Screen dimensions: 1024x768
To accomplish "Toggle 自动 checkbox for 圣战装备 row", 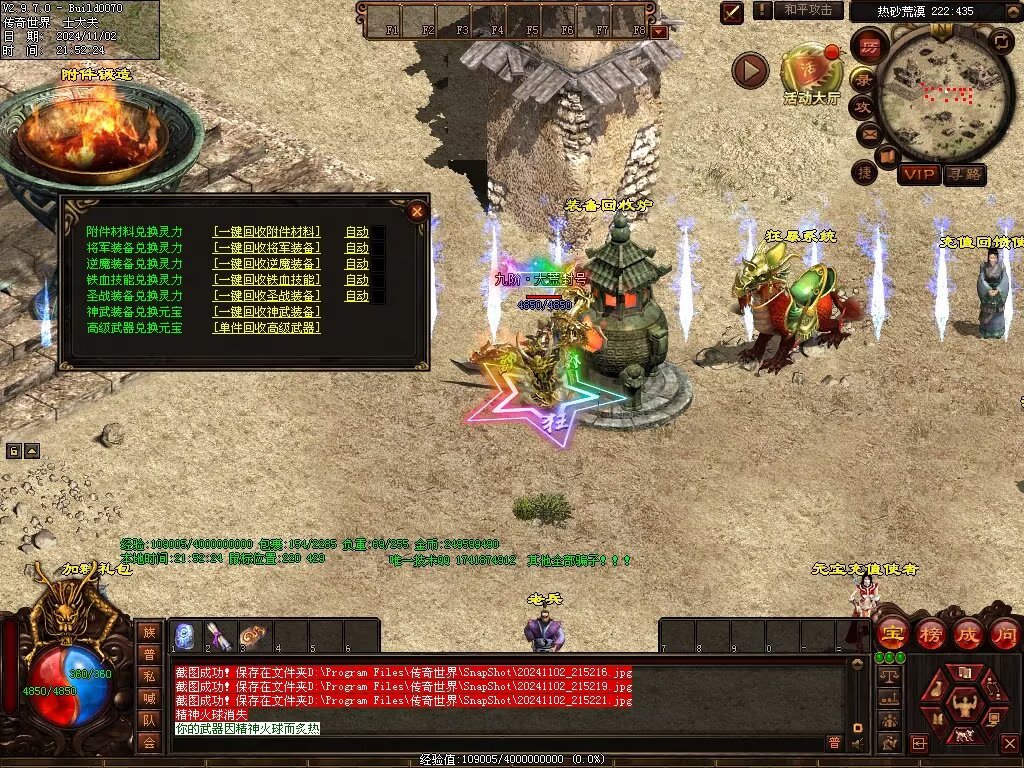I will coord(378,296).
